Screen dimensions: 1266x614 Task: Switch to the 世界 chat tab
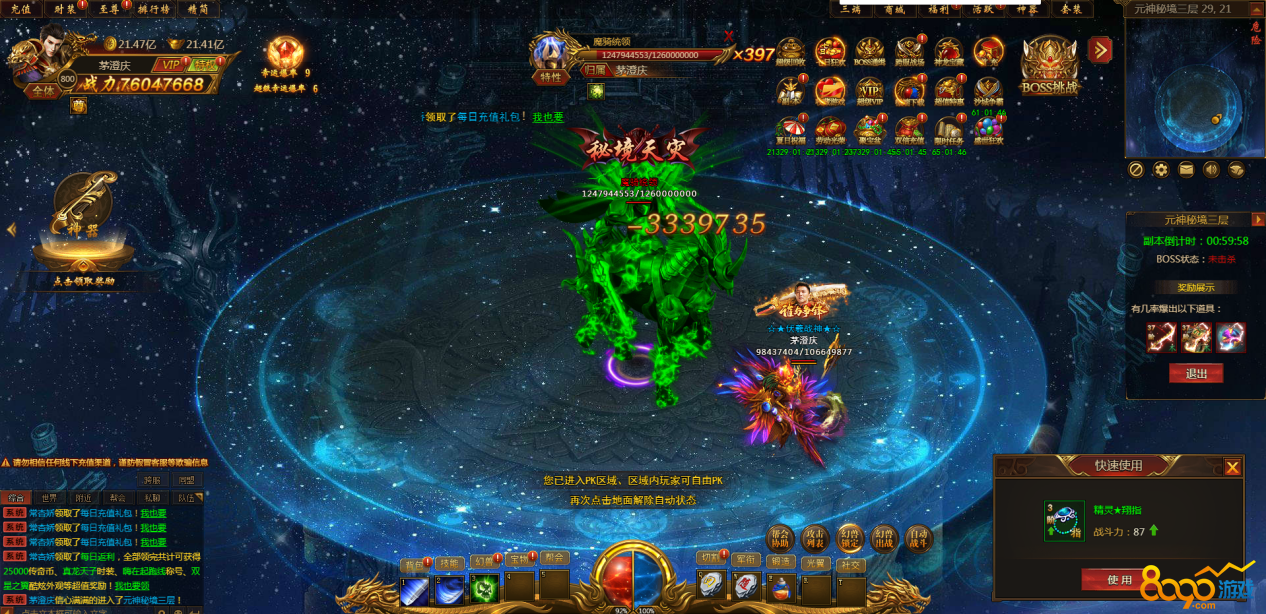[47, 497]
